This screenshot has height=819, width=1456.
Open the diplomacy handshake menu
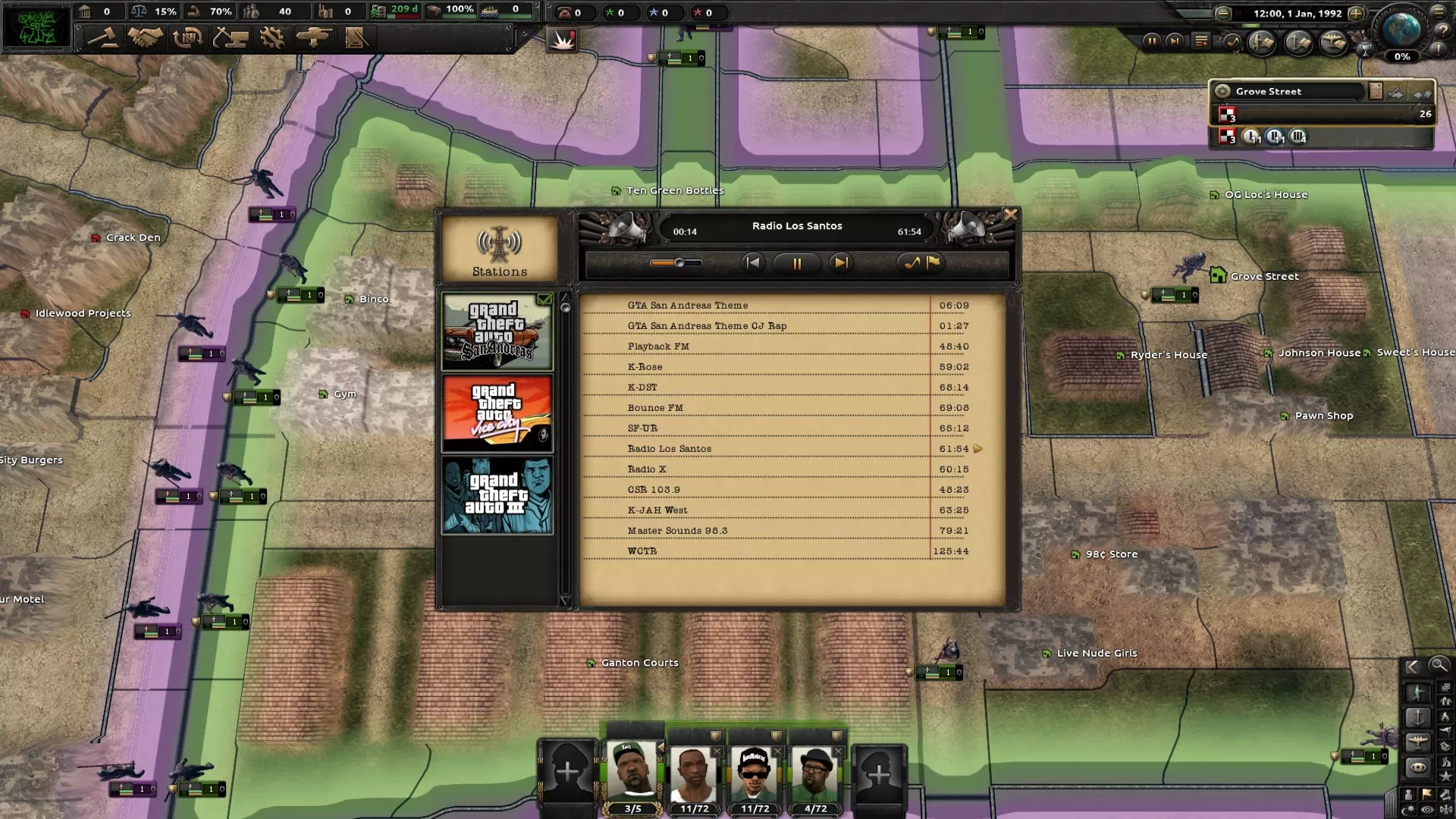pyautogui.click(x=145, y=37)
